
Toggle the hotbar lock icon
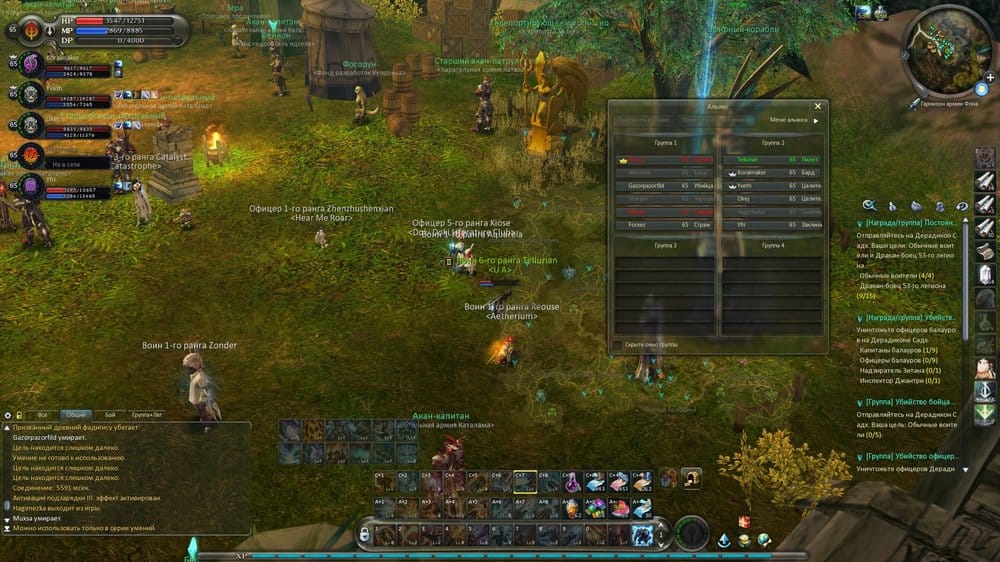pos(364,534)
